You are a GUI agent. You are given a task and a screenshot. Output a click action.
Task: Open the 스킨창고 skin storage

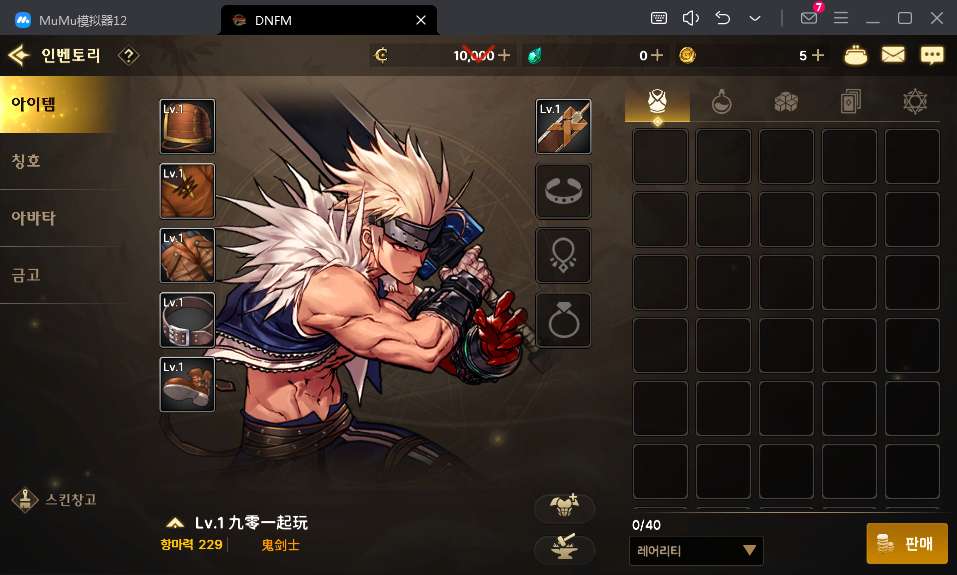[55, 498]
